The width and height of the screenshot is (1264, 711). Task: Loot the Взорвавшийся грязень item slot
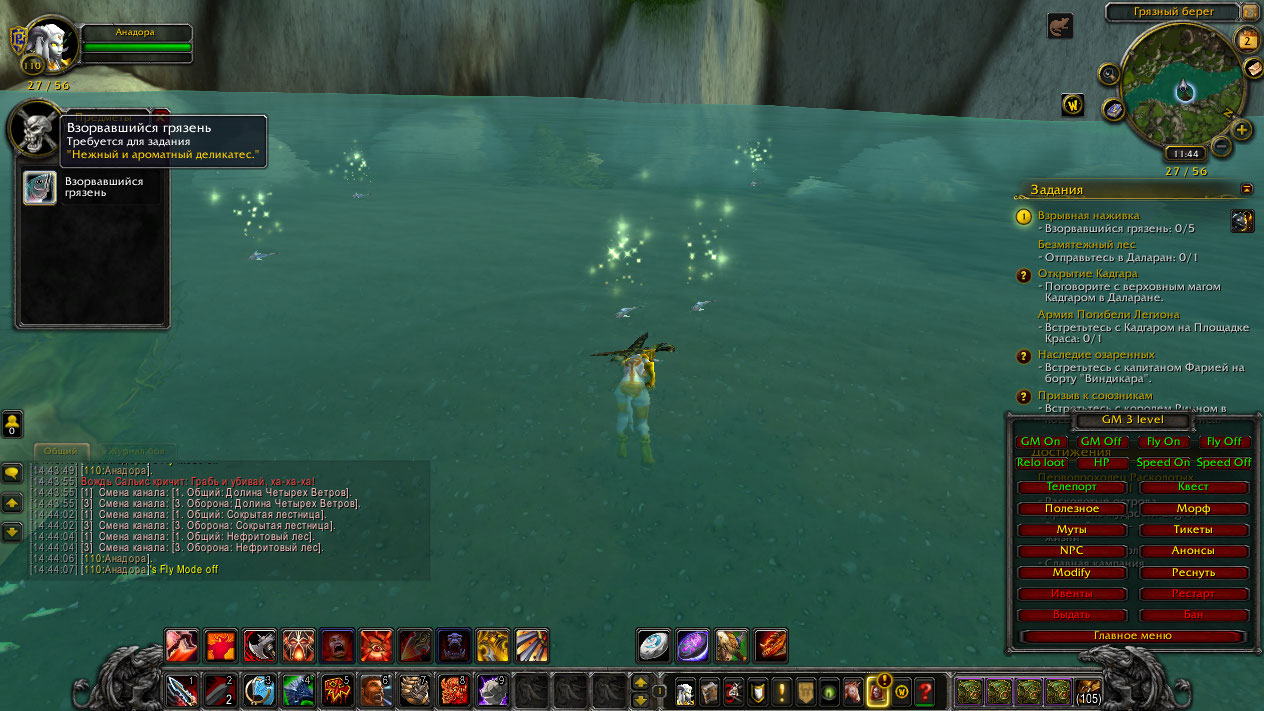[40, 188]
